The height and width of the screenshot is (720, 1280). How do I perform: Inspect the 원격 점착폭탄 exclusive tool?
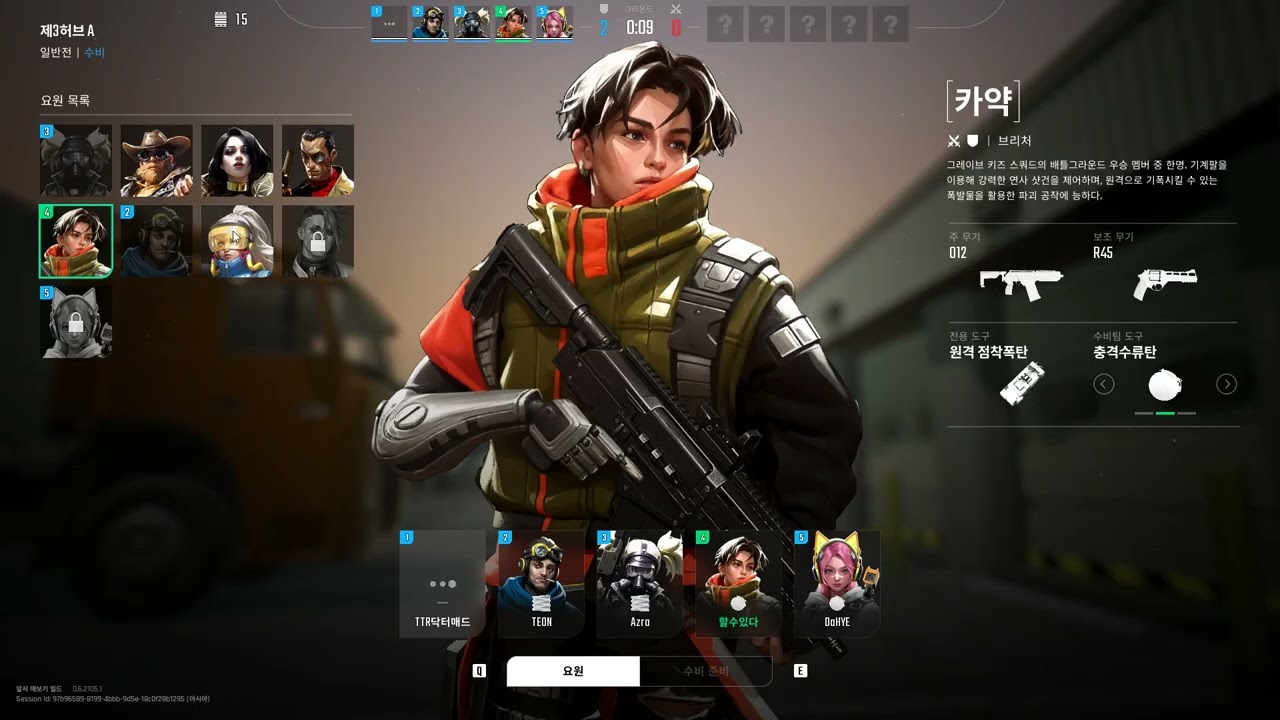pyautogui.click(x=1022, y=384)
